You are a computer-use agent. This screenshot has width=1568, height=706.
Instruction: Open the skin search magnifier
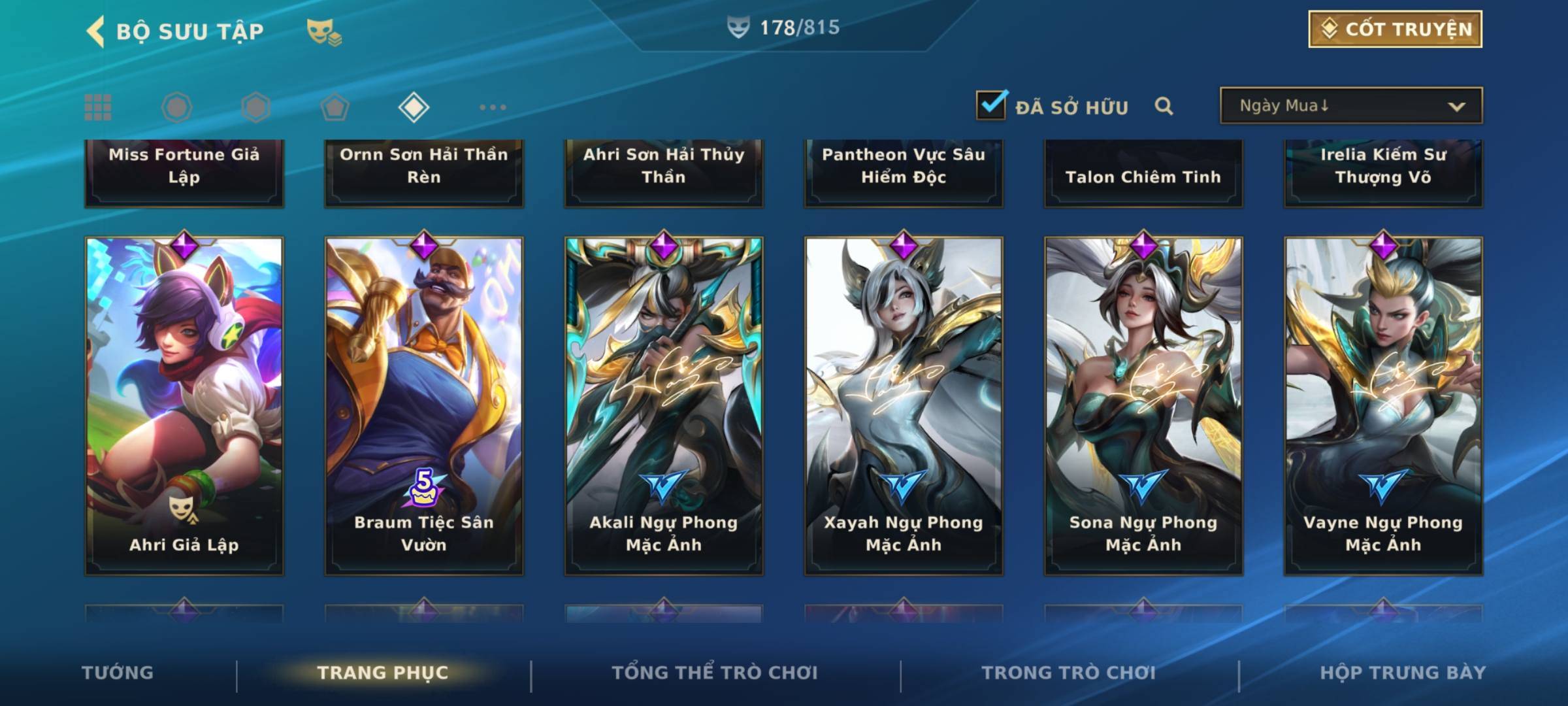[x=1164, y=106]
